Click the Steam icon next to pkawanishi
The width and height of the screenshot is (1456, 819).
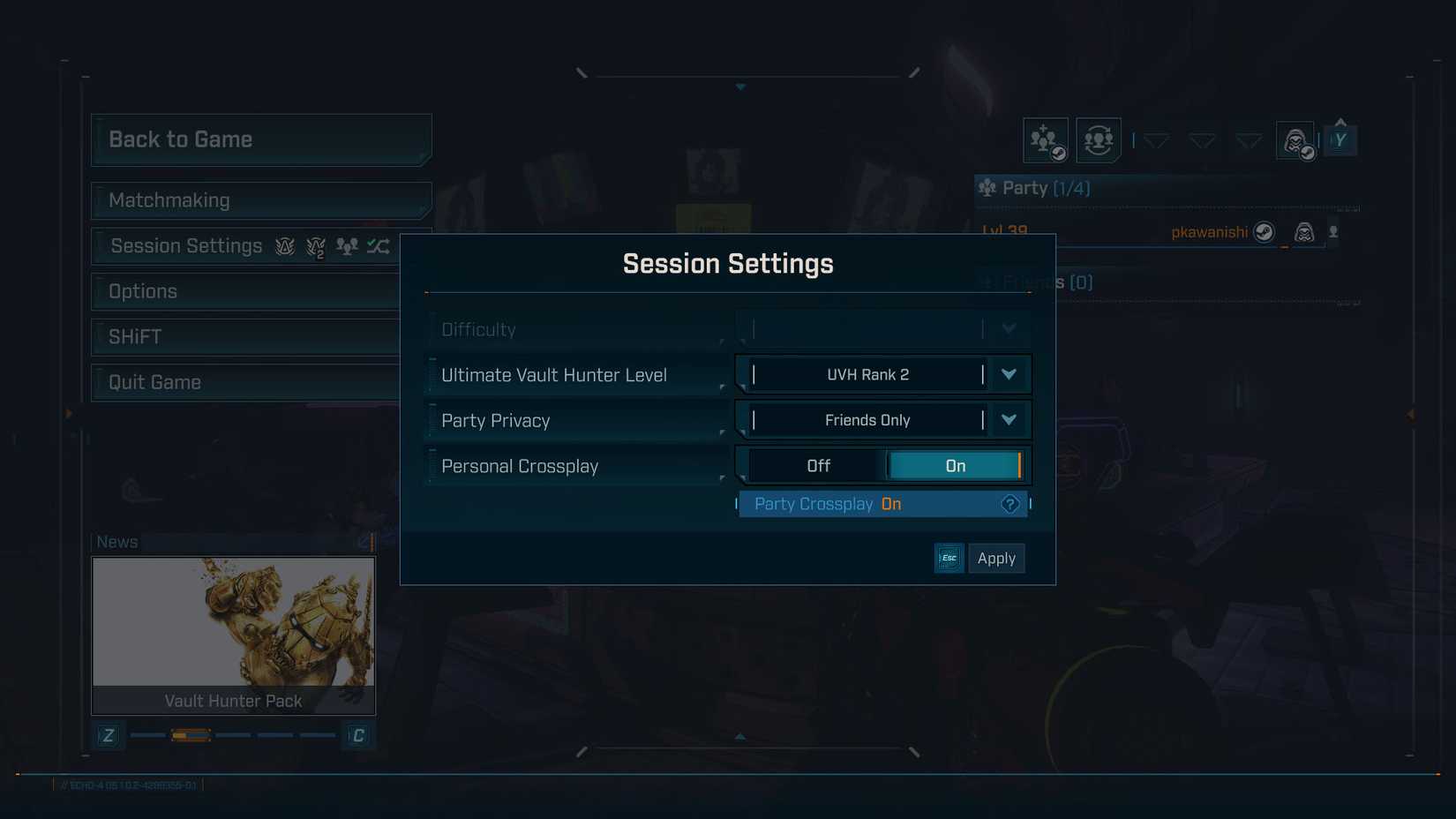coord(1265,232)
